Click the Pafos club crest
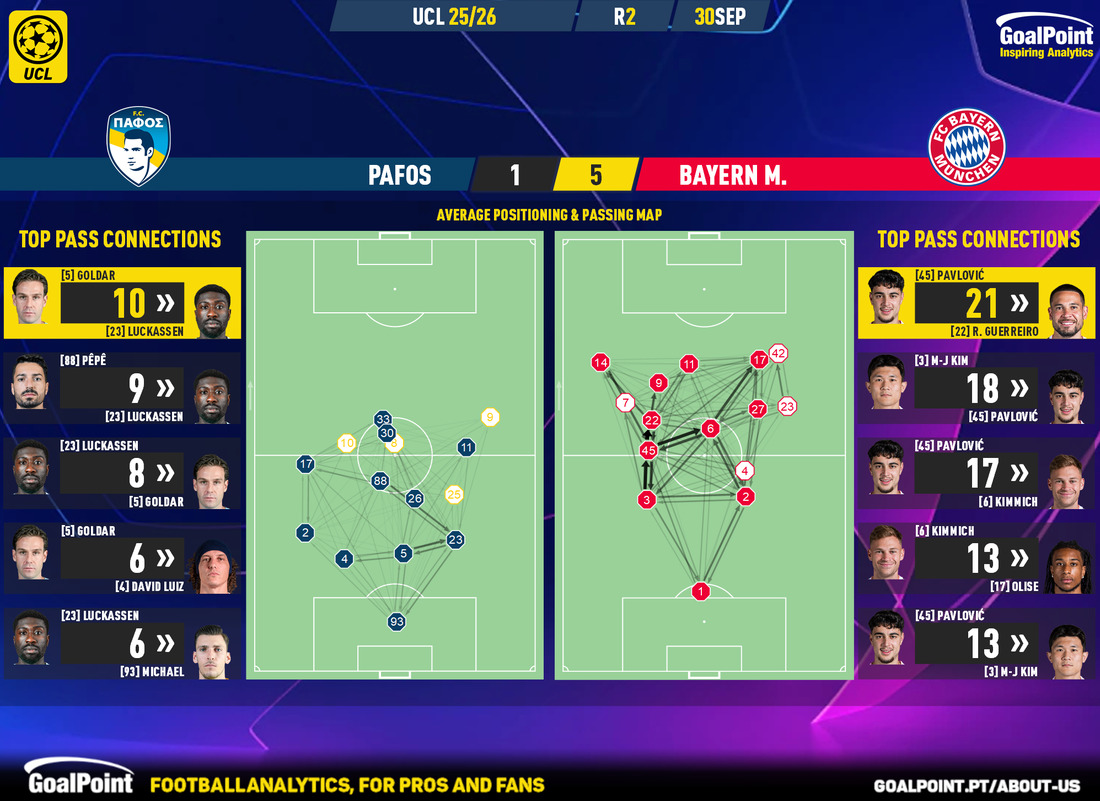This screenshot has height=801, width=1100. [x=139, y=147]
